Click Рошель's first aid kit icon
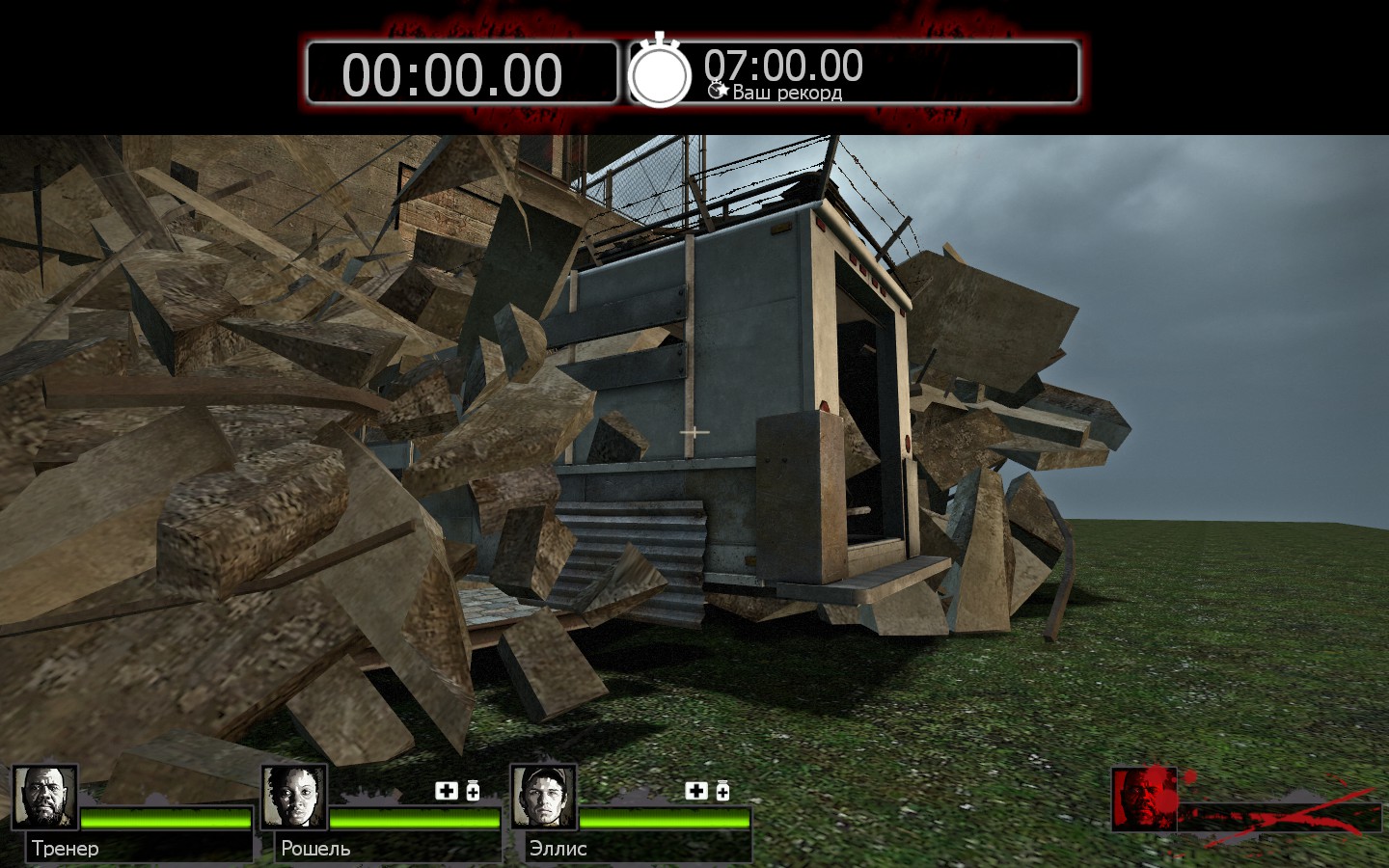Screen dimensions: 1389x868 click(x=446, y=792)
